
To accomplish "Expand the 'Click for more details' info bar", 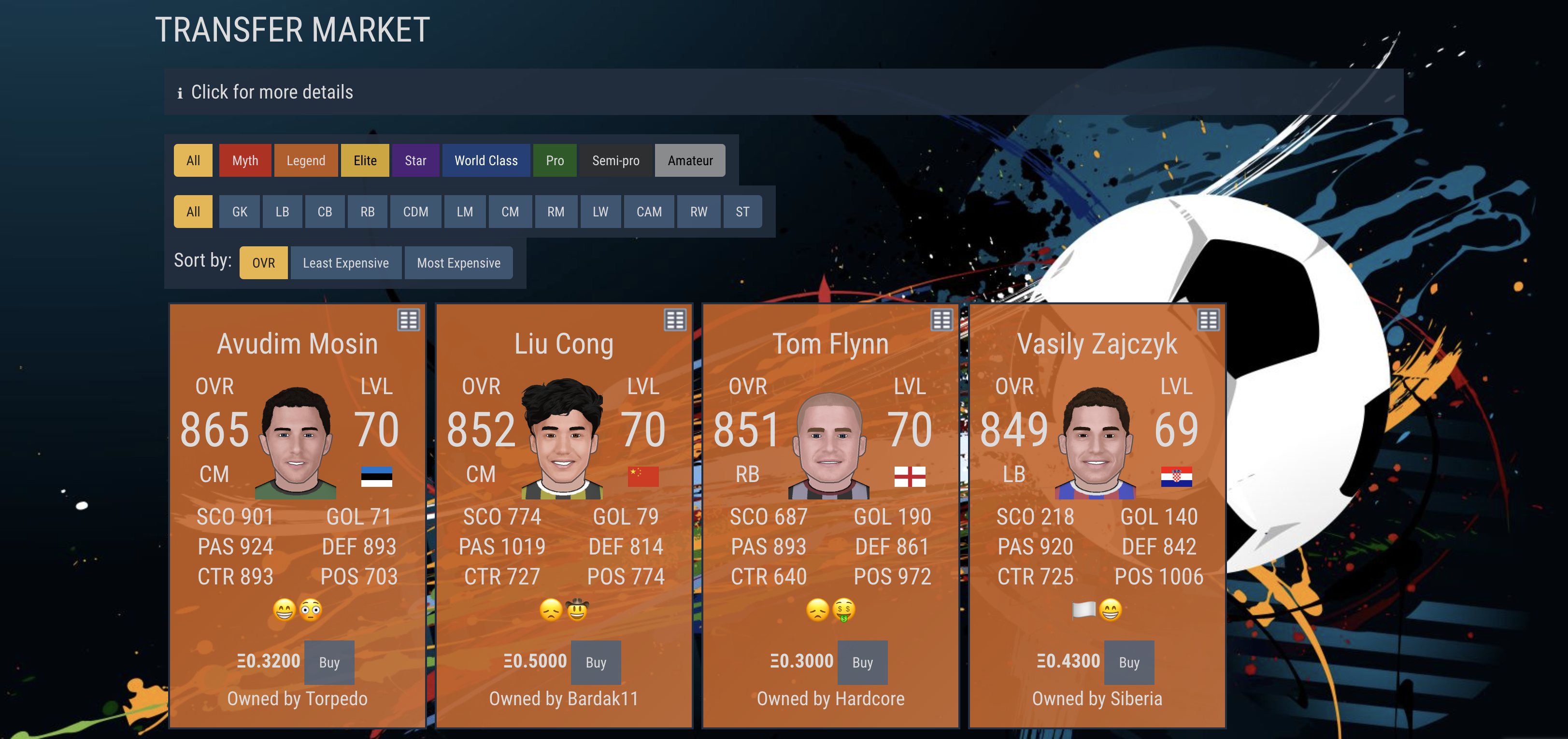I will pos(271,92).
